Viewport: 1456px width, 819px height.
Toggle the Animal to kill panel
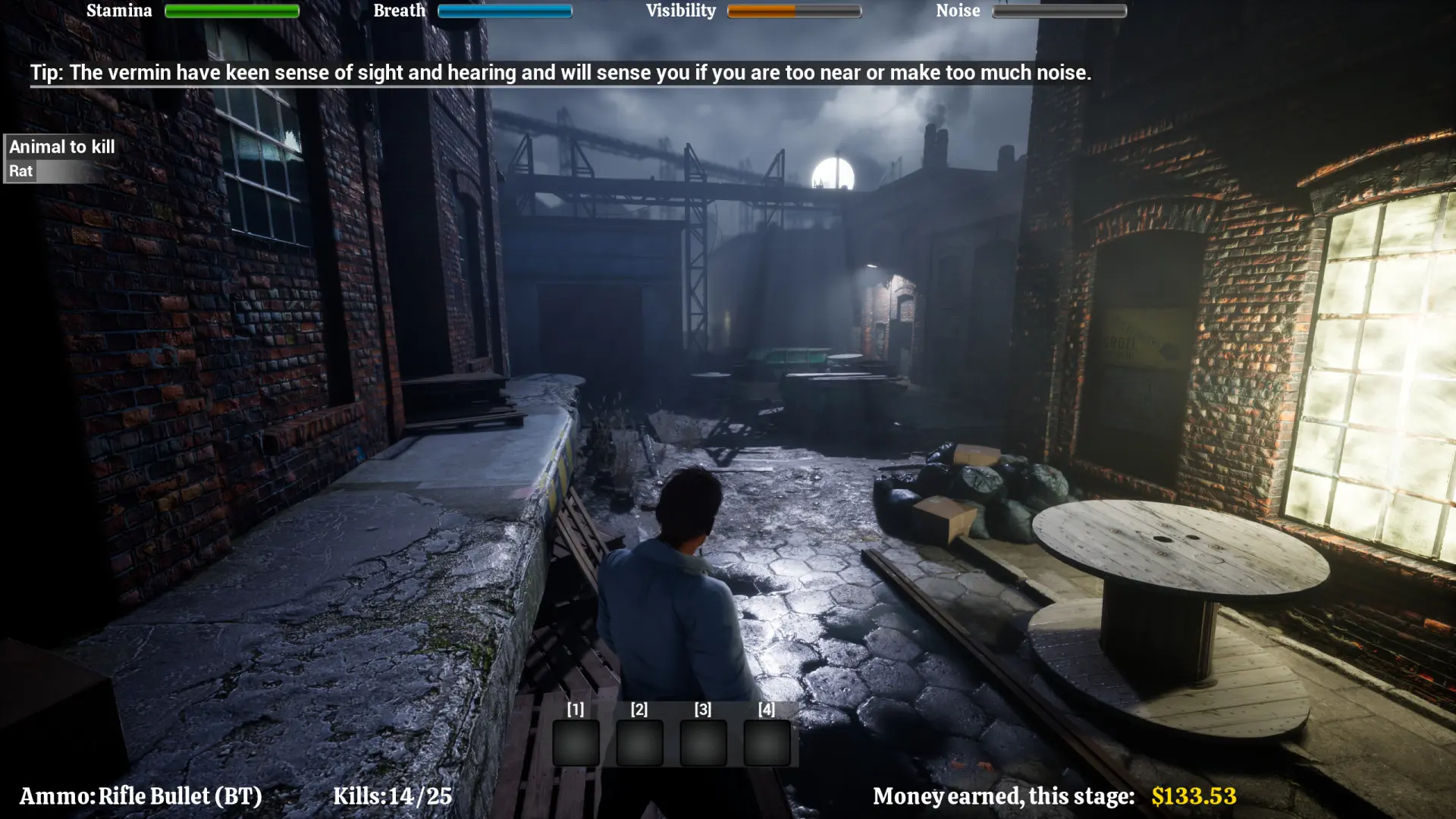coord(61,146)
